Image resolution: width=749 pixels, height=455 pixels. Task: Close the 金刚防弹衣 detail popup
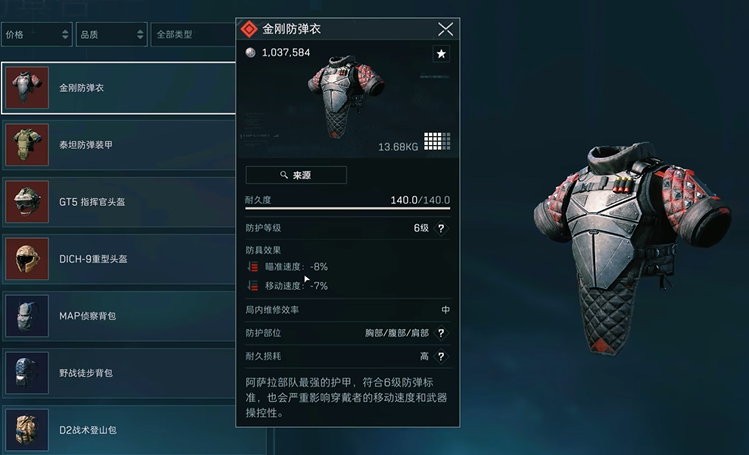click(446, 29)
